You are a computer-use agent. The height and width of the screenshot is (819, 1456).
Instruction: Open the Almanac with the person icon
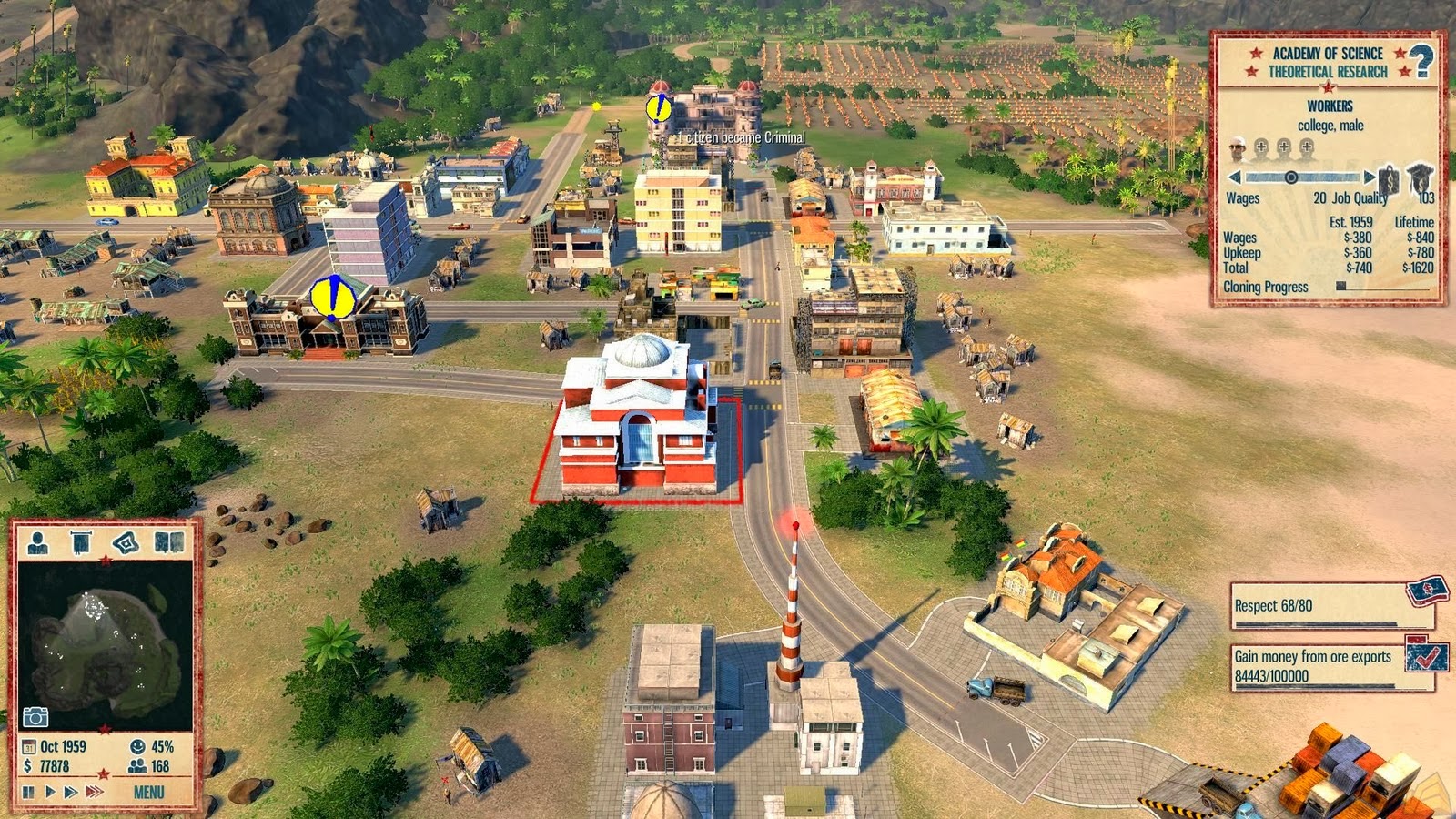point(37,541)
